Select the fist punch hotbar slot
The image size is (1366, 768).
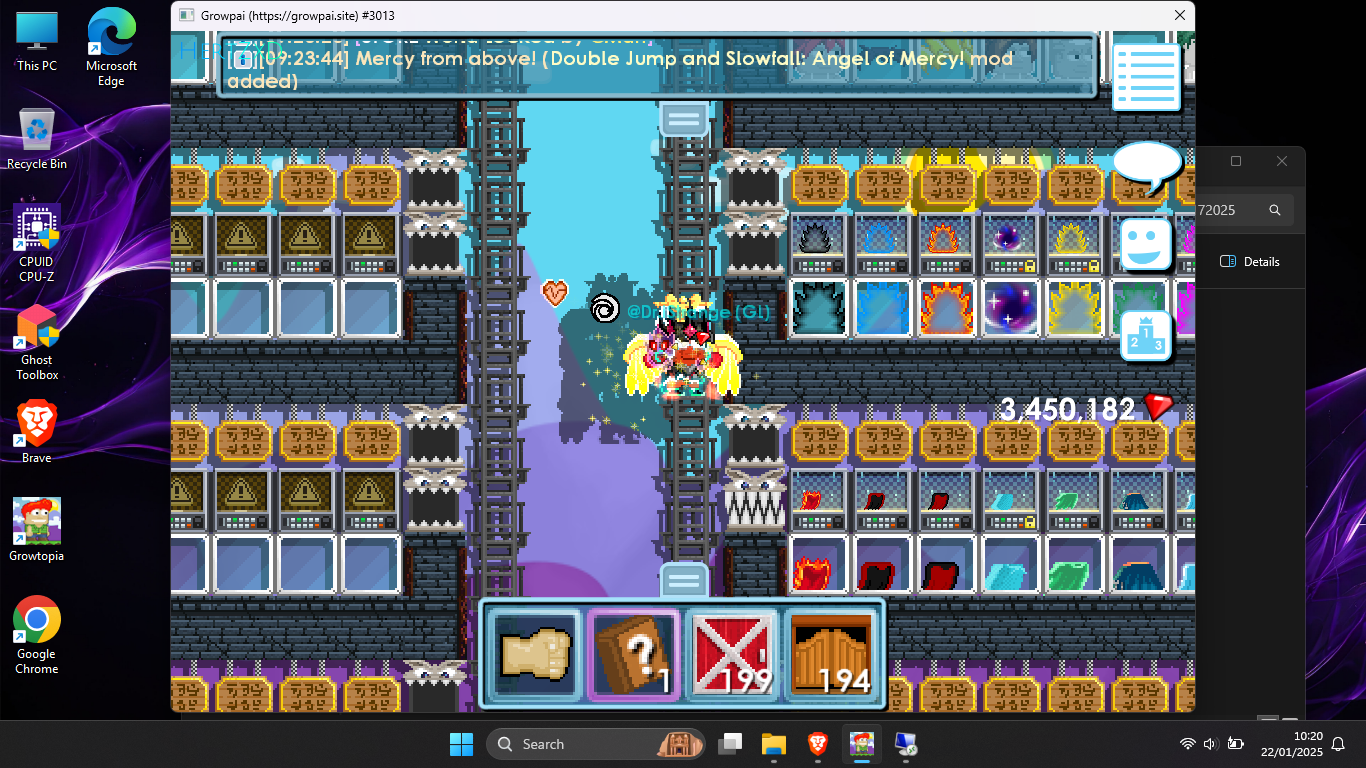click(x=535, y=655)
